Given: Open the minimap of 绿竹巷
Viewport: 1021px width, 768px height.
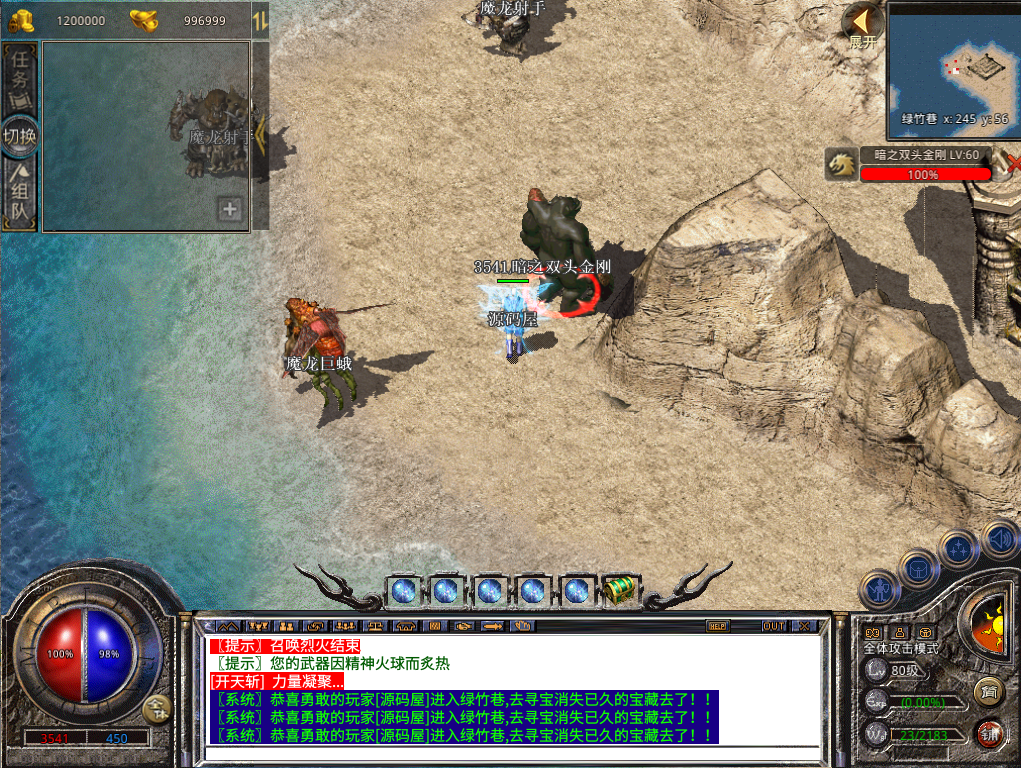Looking at the screenshot, I should (951, 62).
